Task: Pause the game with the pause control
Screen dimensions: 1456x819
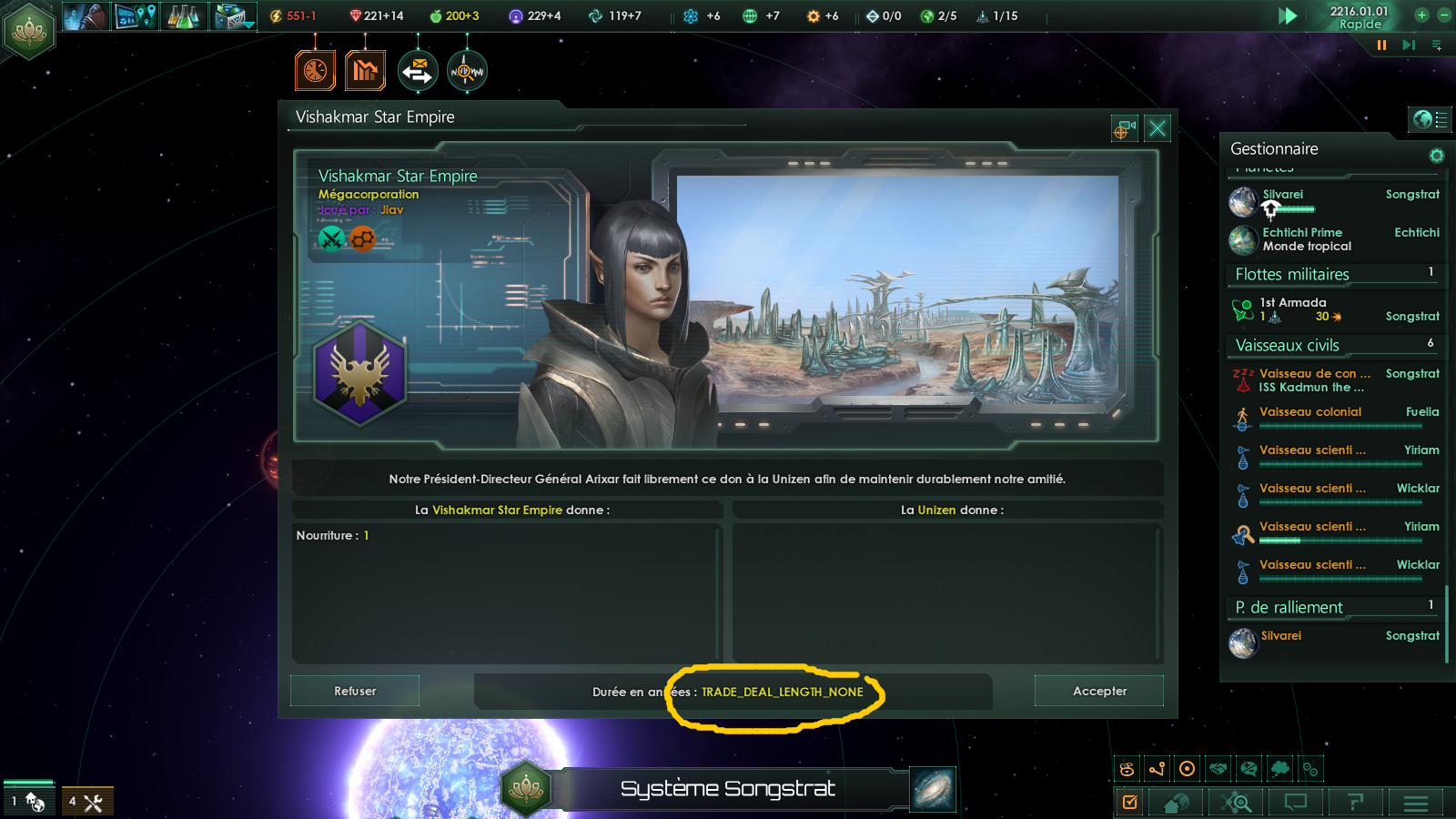Action: pyautogui.click(x=1380, y=45)
